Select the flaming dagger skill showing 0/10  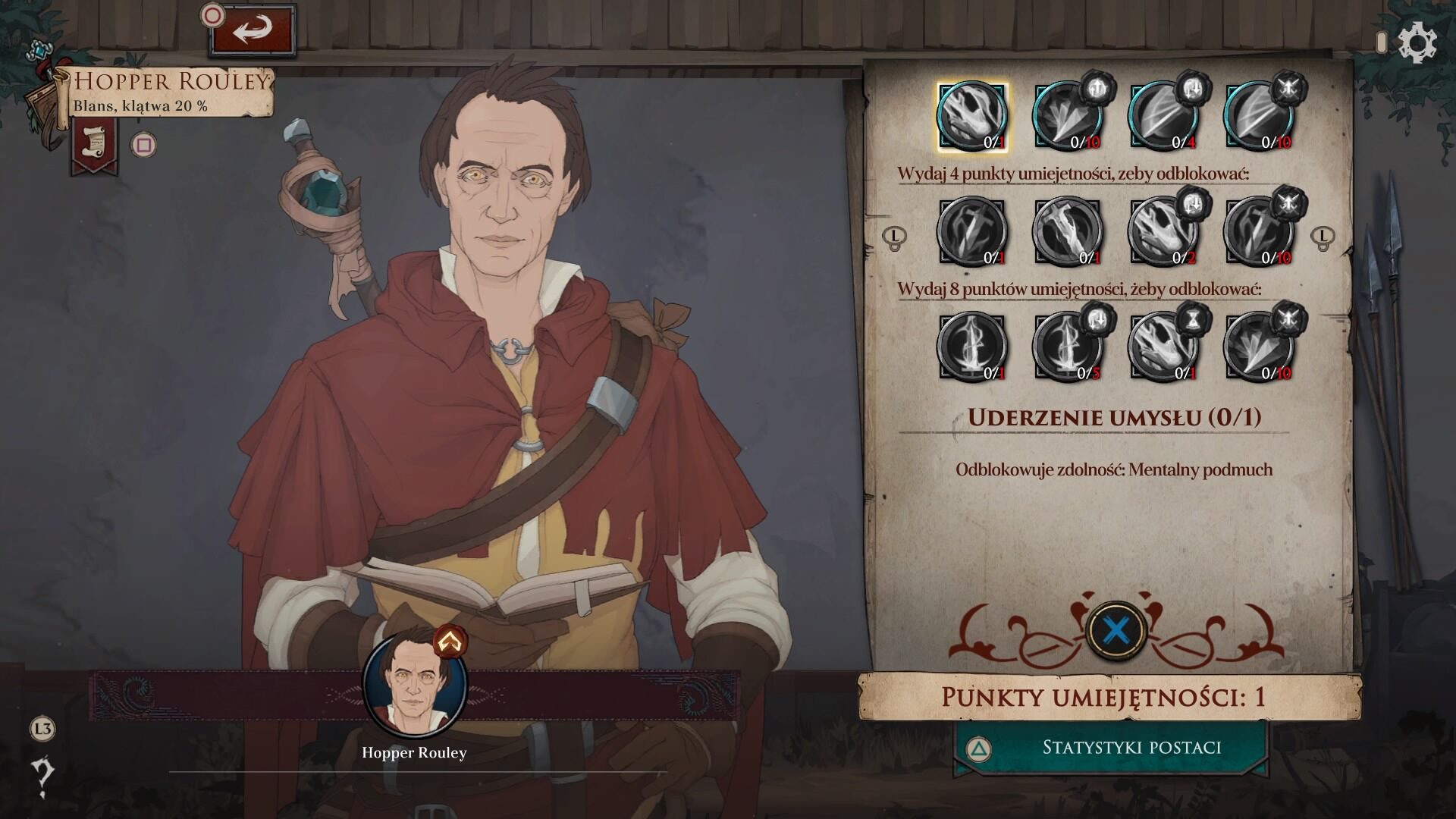click(x=1259, y=232)
